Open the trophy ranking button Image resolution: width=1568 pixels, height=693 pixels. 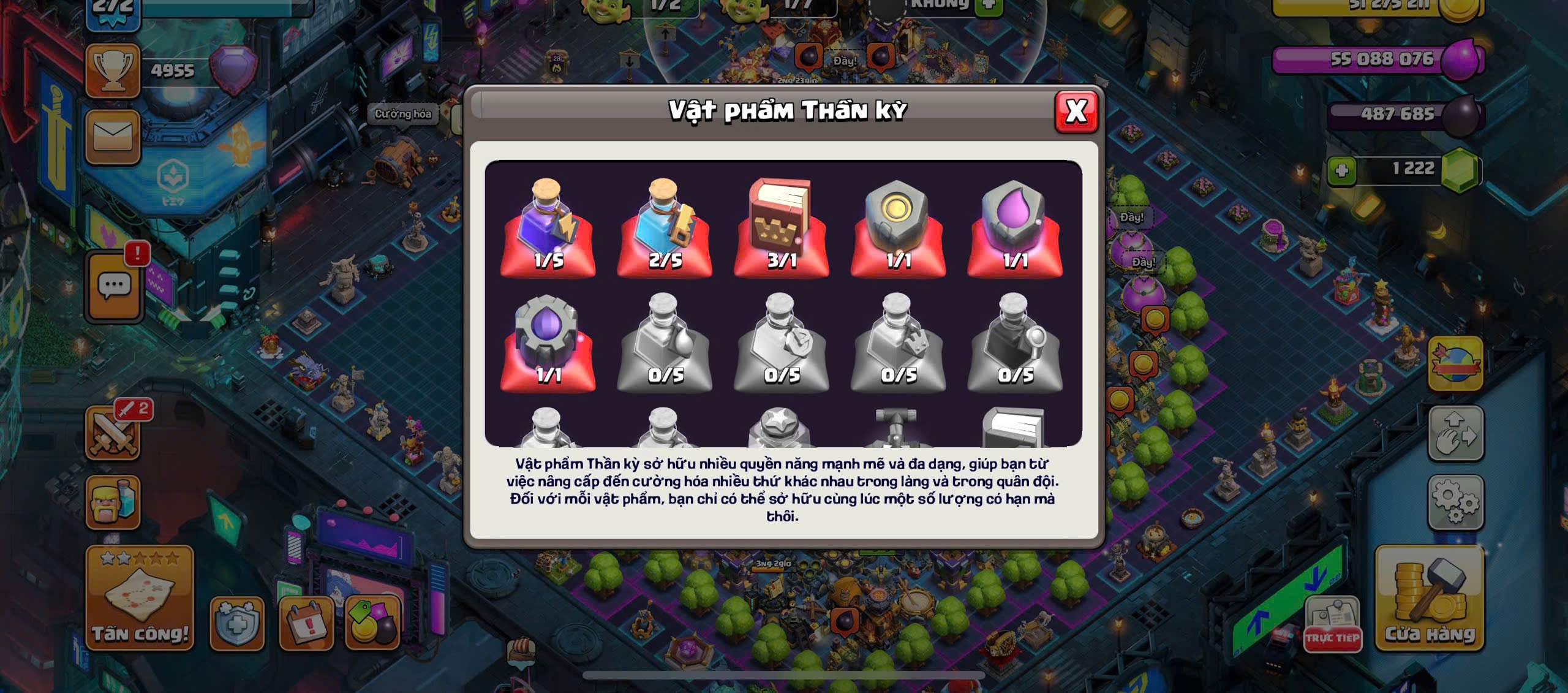pos(113,71)
